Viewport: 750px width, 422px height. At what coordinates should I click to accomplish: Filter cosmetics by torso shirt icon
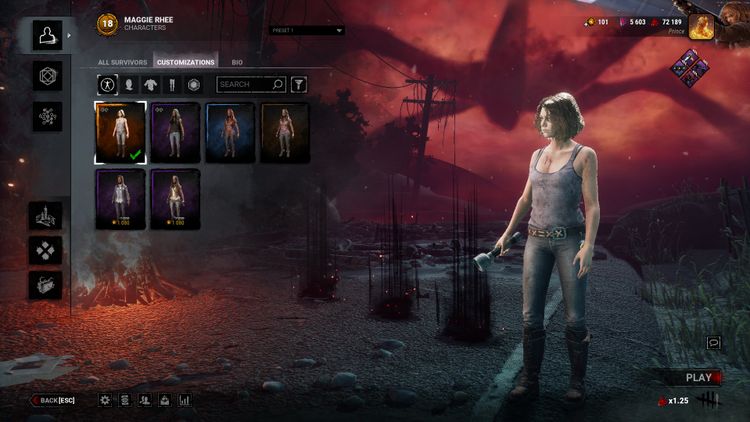[x=150, y=85]
